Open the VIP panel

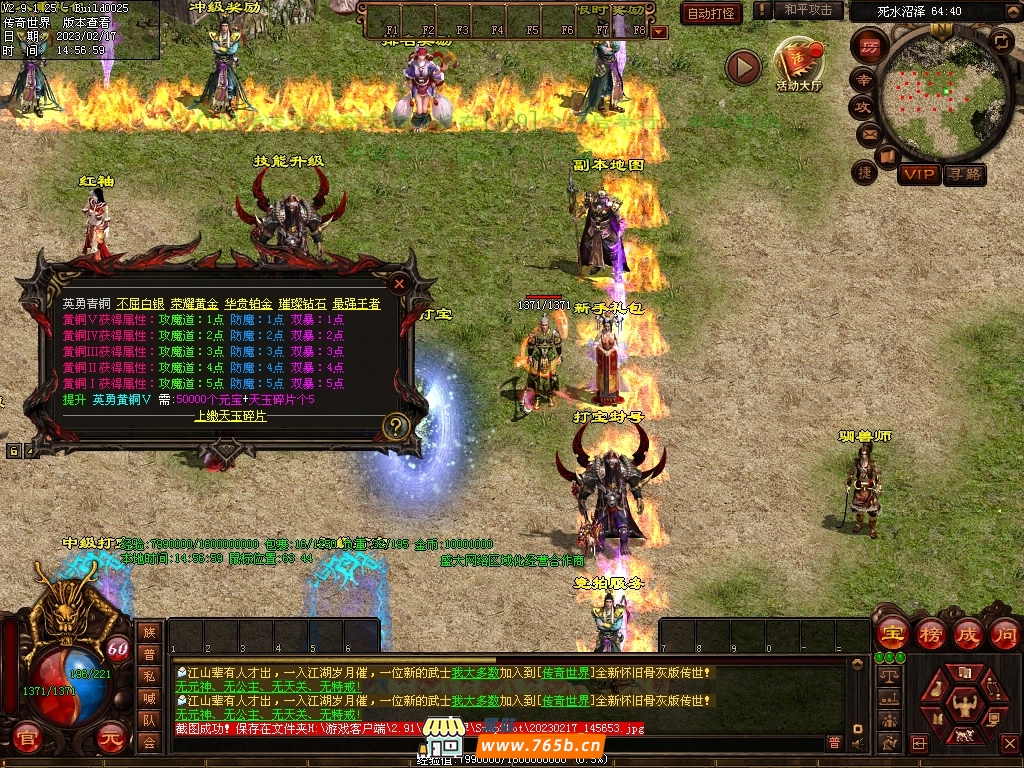tap(918, 175)
